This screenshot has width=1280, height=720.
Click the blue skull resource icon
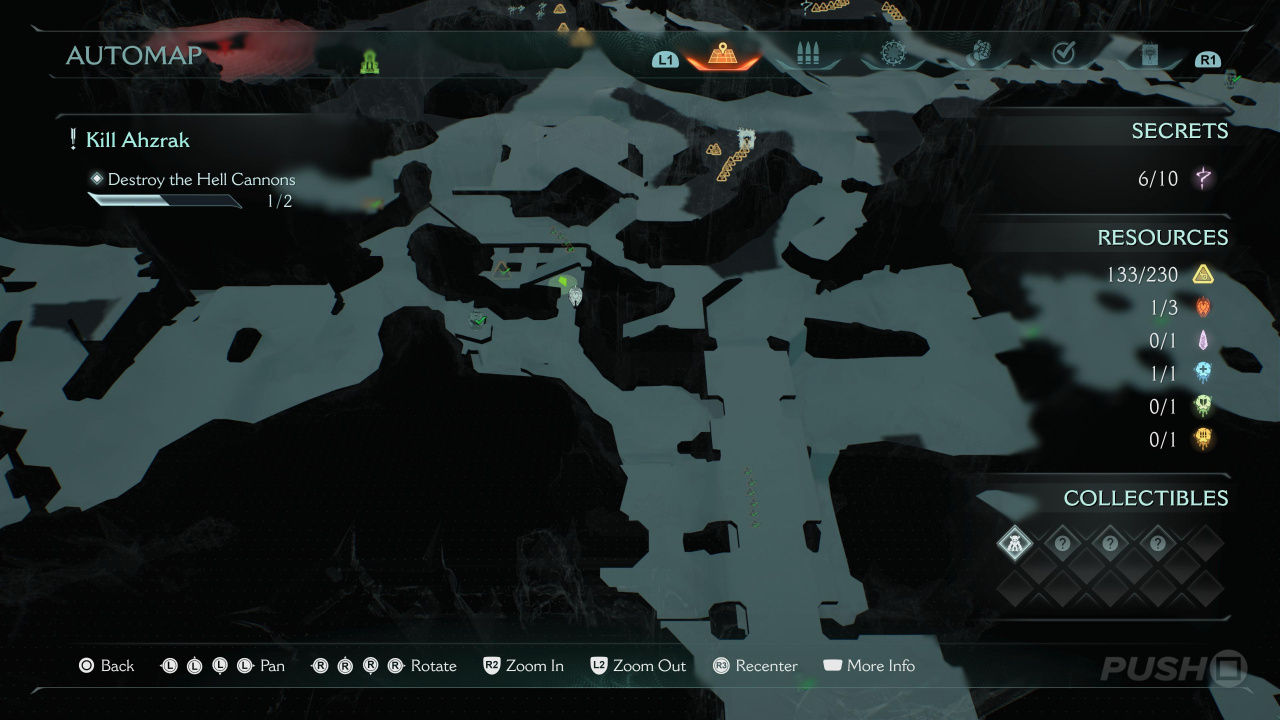tap(1203, 373)
